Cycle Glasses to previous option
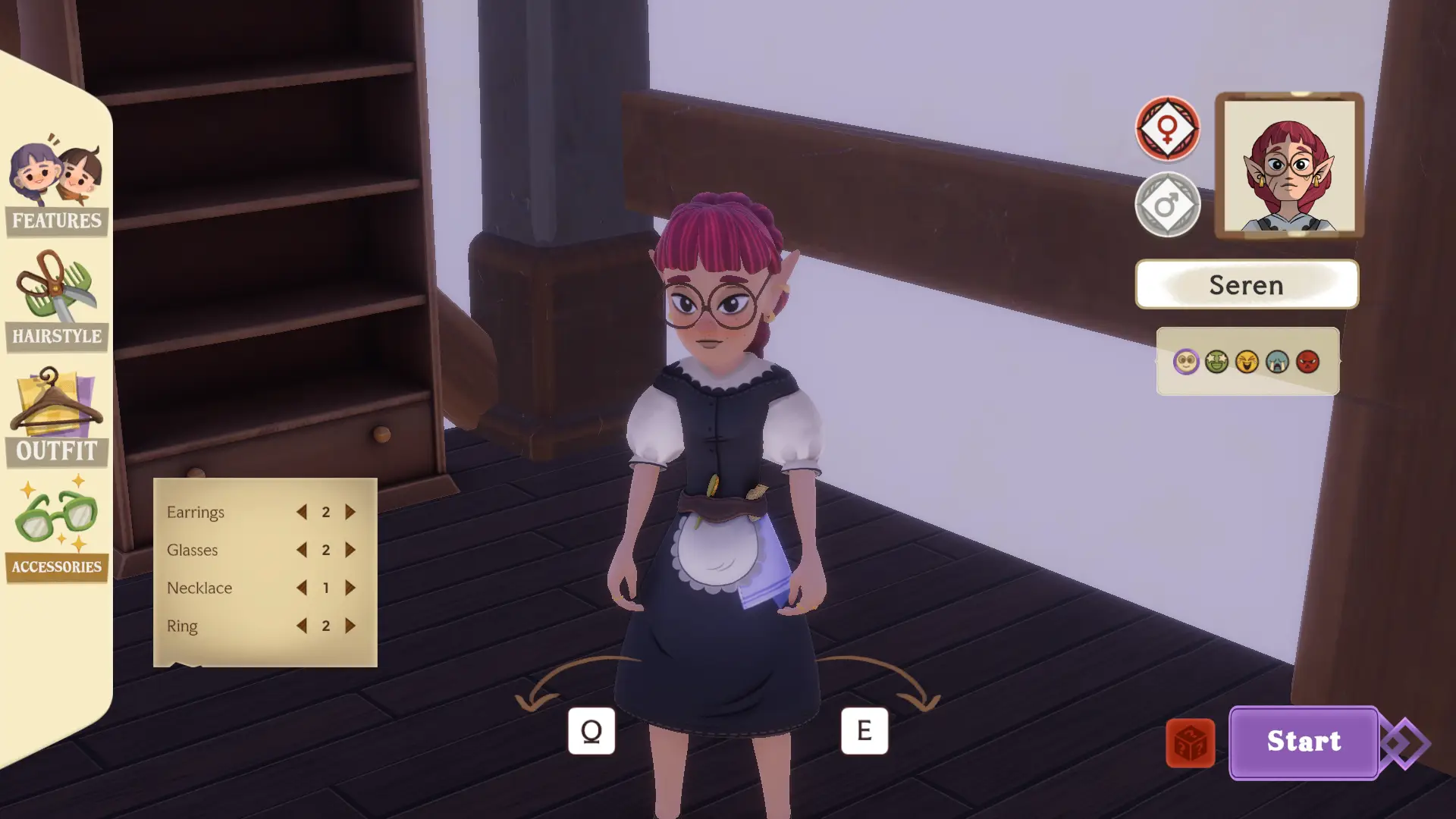1456x819 pixels. click(x=302, y=550)
